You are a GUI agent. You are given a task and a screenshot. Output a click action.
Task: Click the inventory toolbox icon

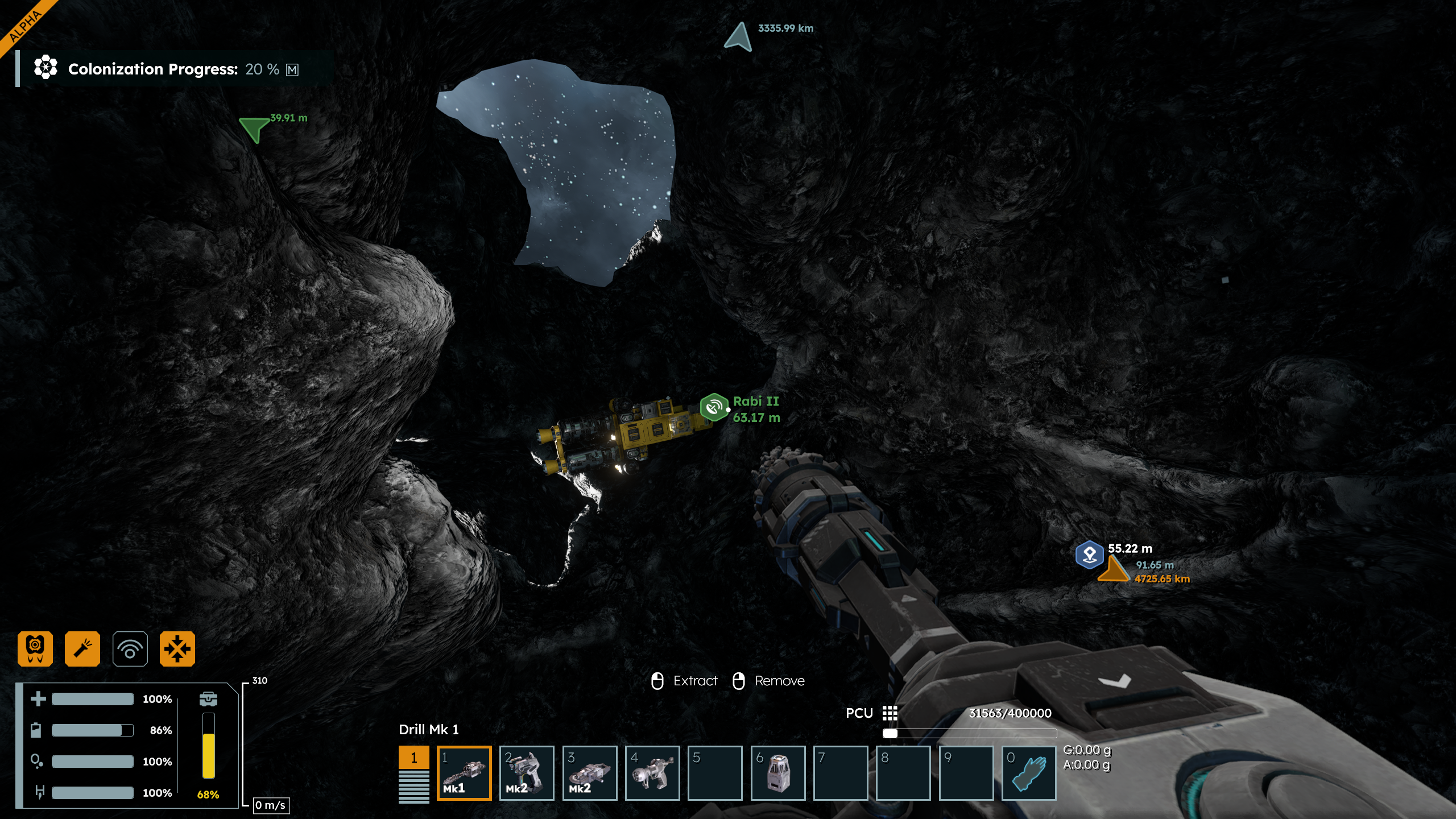pos(208,698)
